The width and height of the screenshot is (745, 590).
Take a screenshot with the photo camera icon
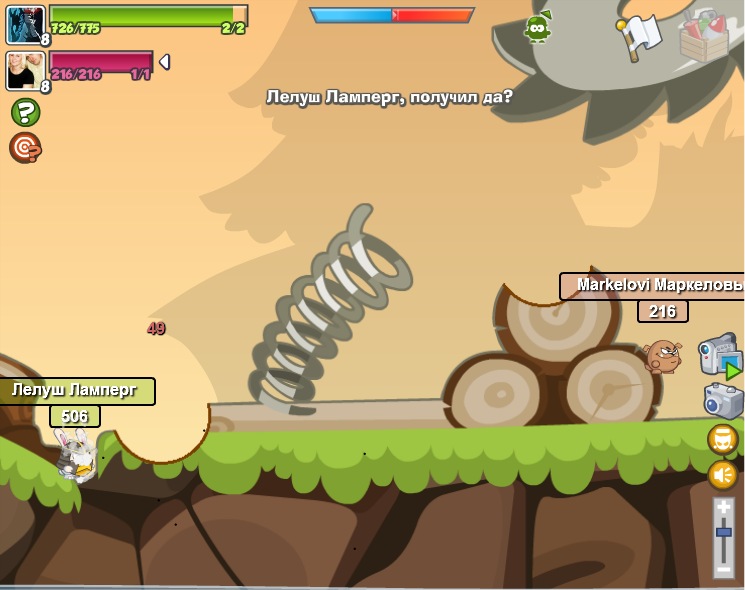722,401
